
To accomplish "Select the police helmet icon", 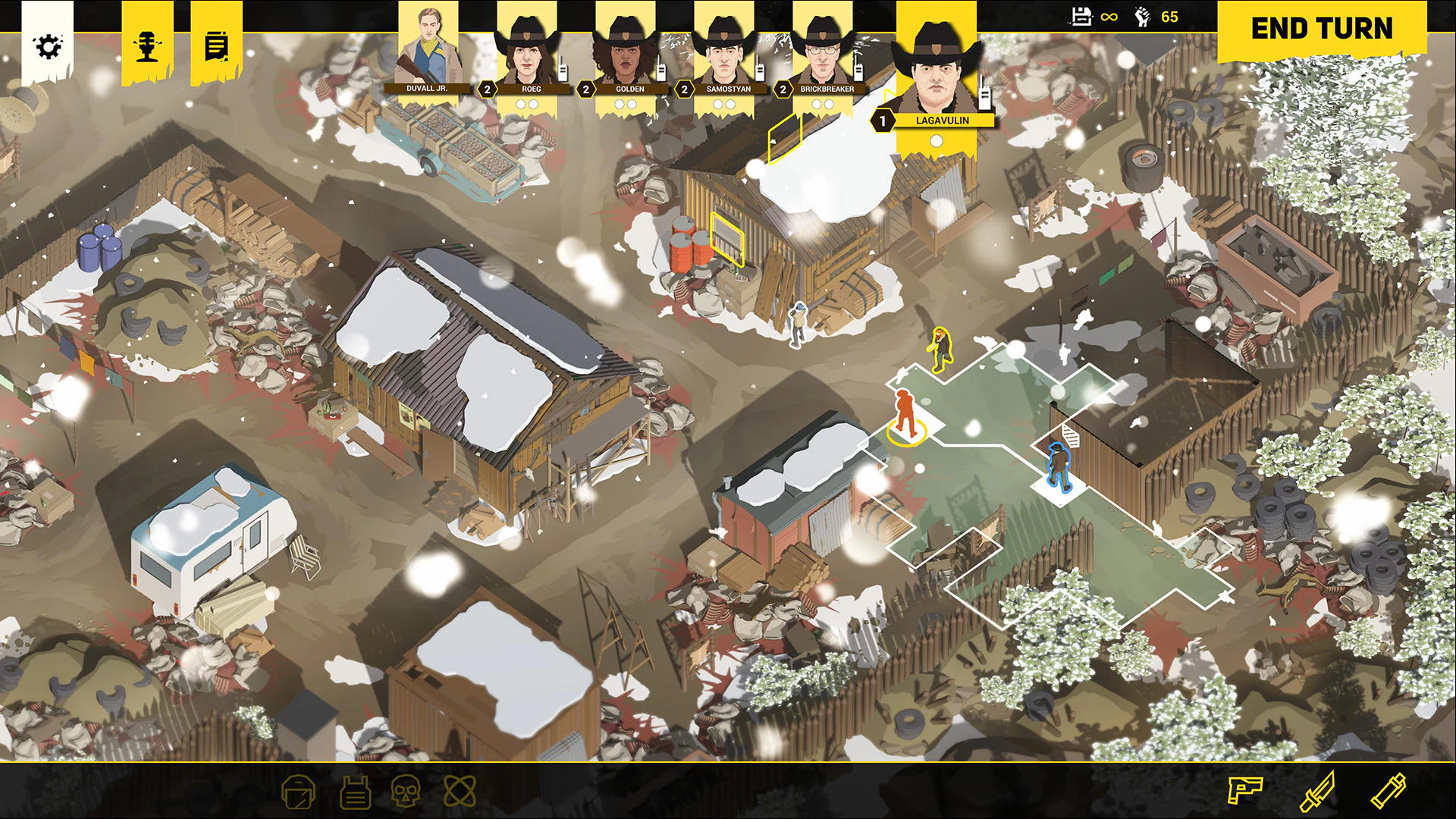I will coord(298,791).
